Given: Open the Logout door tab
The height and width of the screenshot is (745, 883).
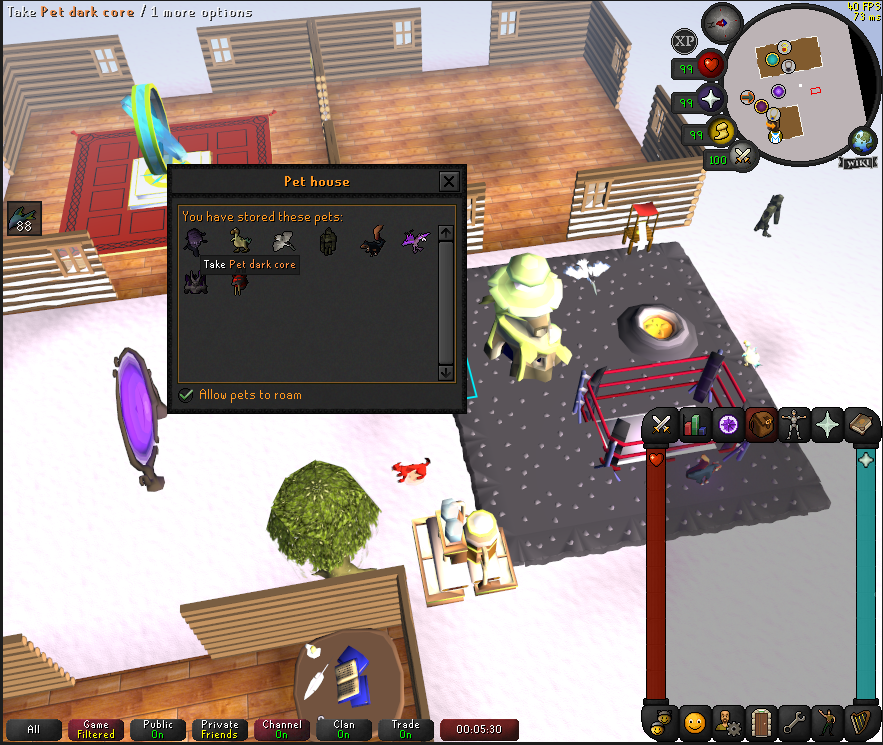Looking at the screenshot, I should point(761,720).
